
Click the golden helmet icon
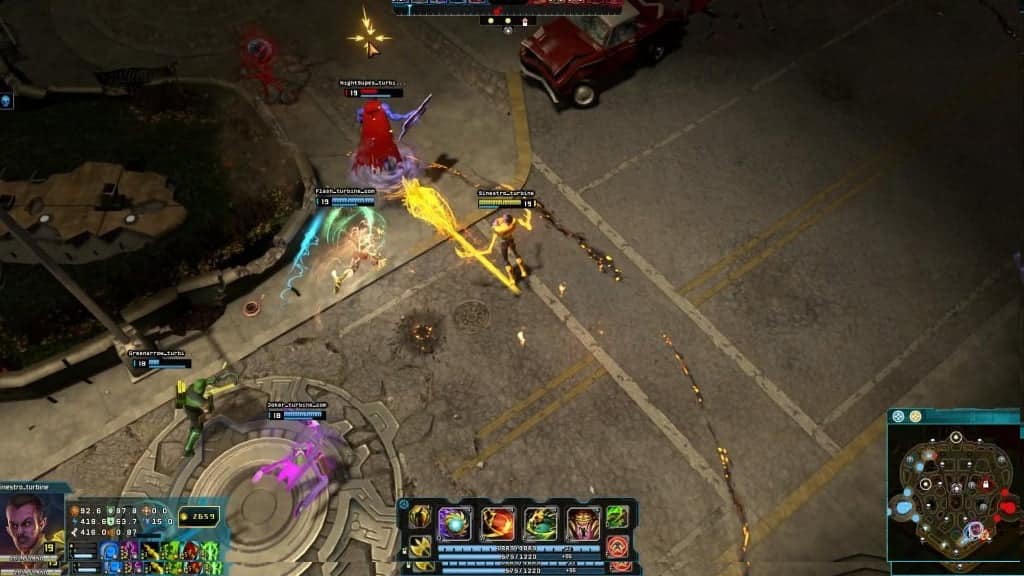[420, 517]
